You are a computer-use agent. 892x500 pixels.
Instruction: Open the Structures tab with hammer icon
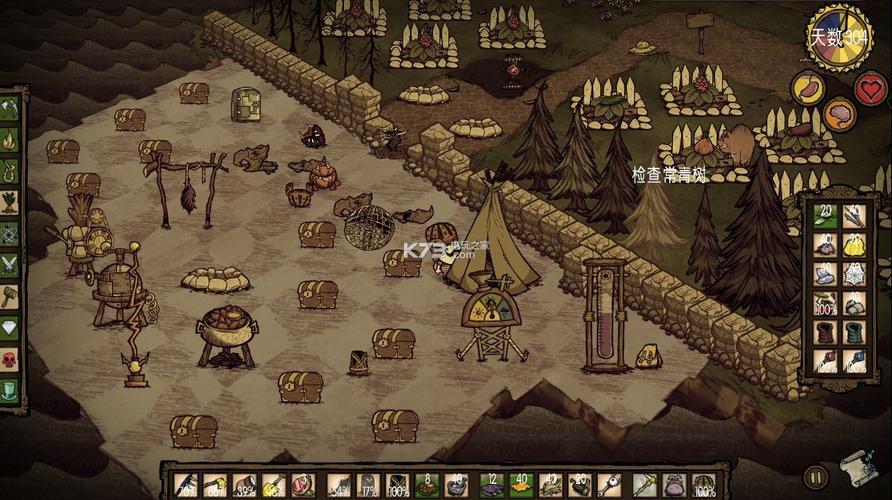pyautogui.click(x=10, y=296)
